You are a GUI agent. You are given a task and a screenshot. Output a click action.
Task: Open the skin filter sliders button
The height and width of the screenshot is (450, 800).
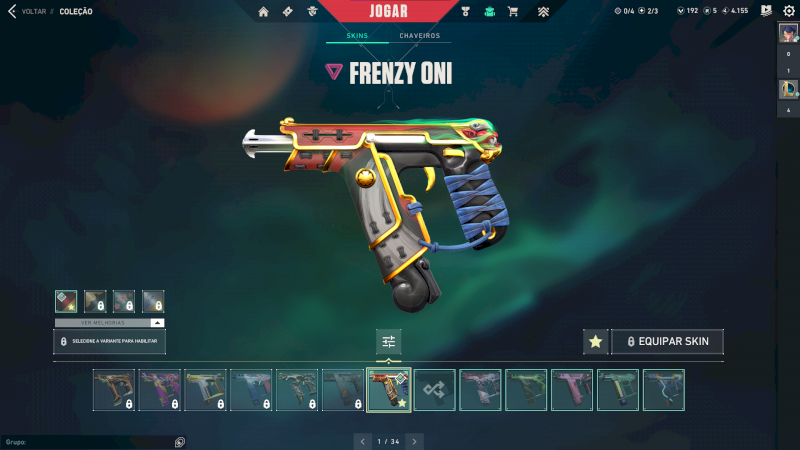389,342
